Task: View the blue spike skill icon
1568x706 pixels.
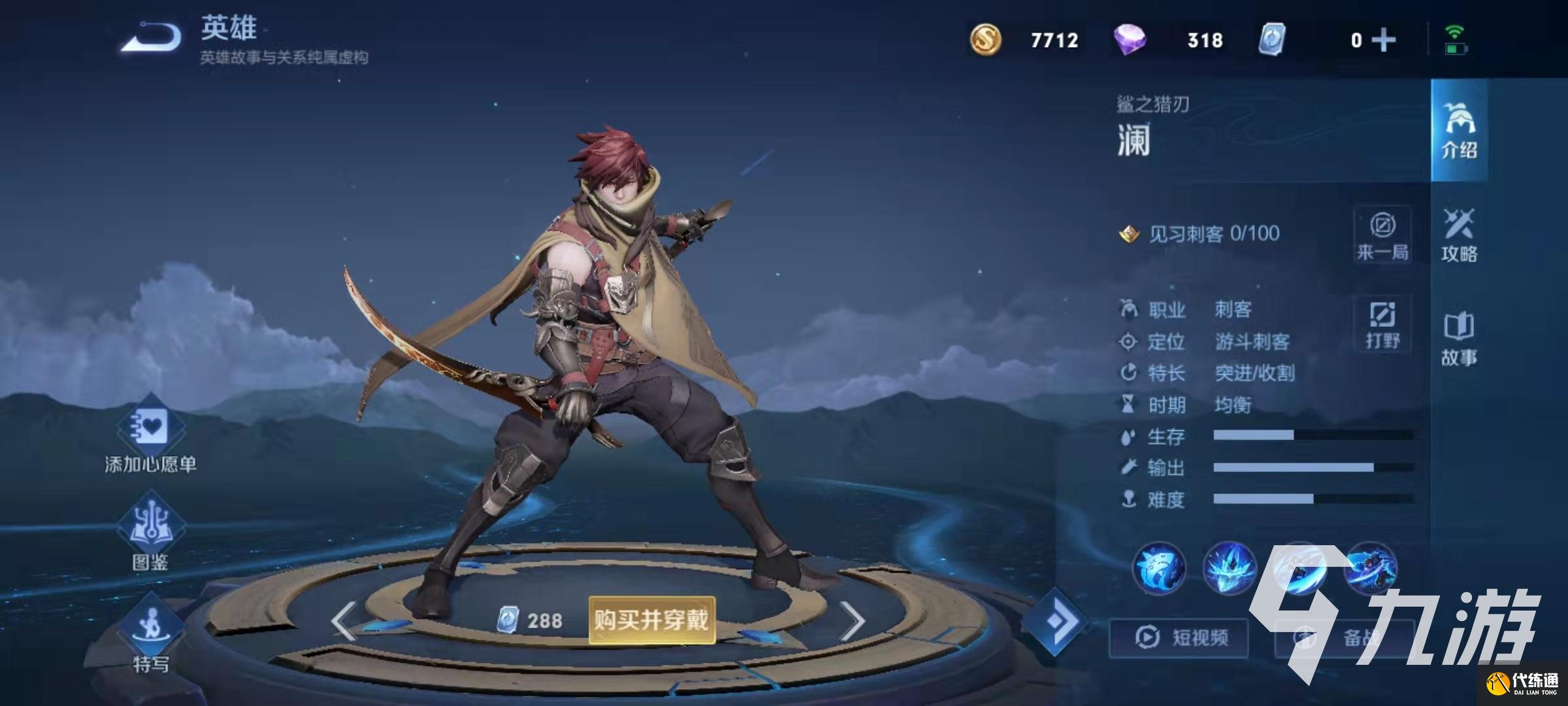Action: coord(1229,568)
